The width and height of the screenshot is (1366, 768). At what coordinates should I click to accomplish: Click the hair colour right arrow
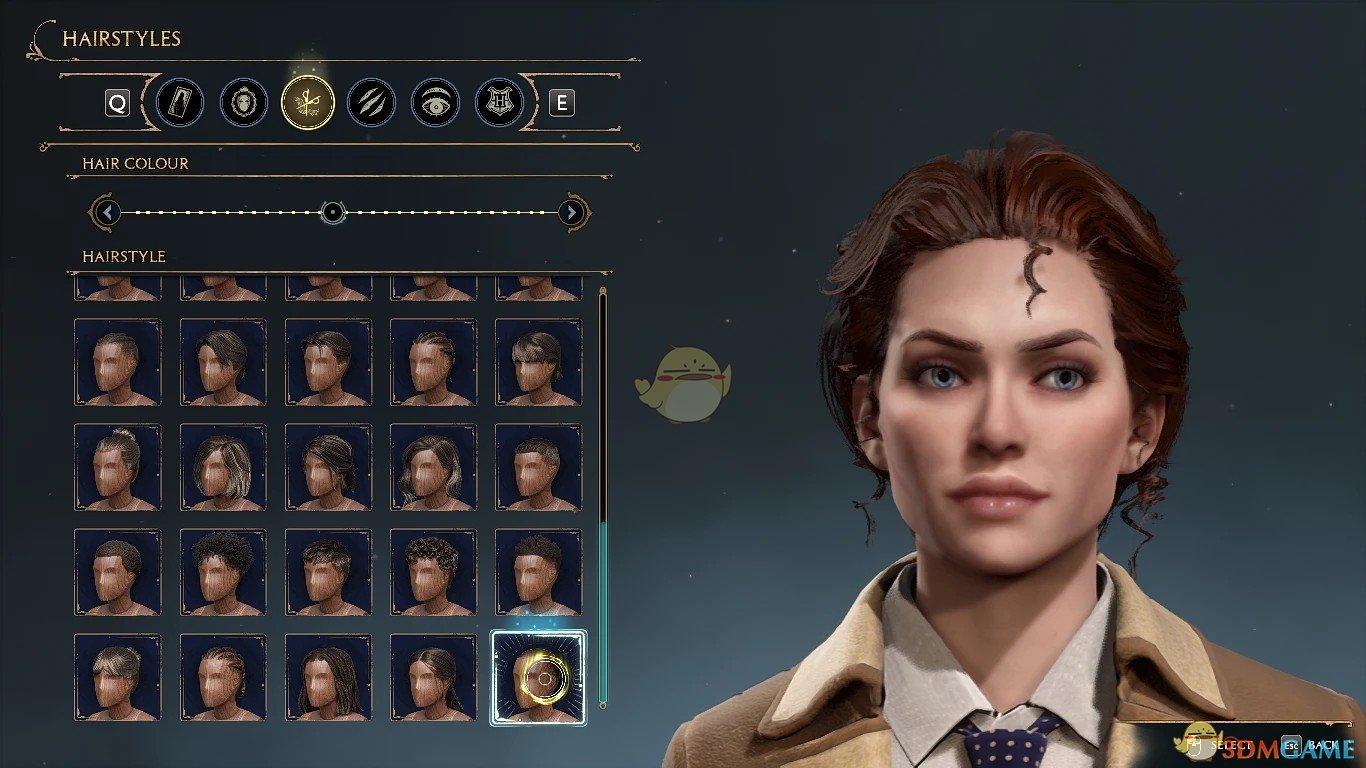click(x=571, y=212)
